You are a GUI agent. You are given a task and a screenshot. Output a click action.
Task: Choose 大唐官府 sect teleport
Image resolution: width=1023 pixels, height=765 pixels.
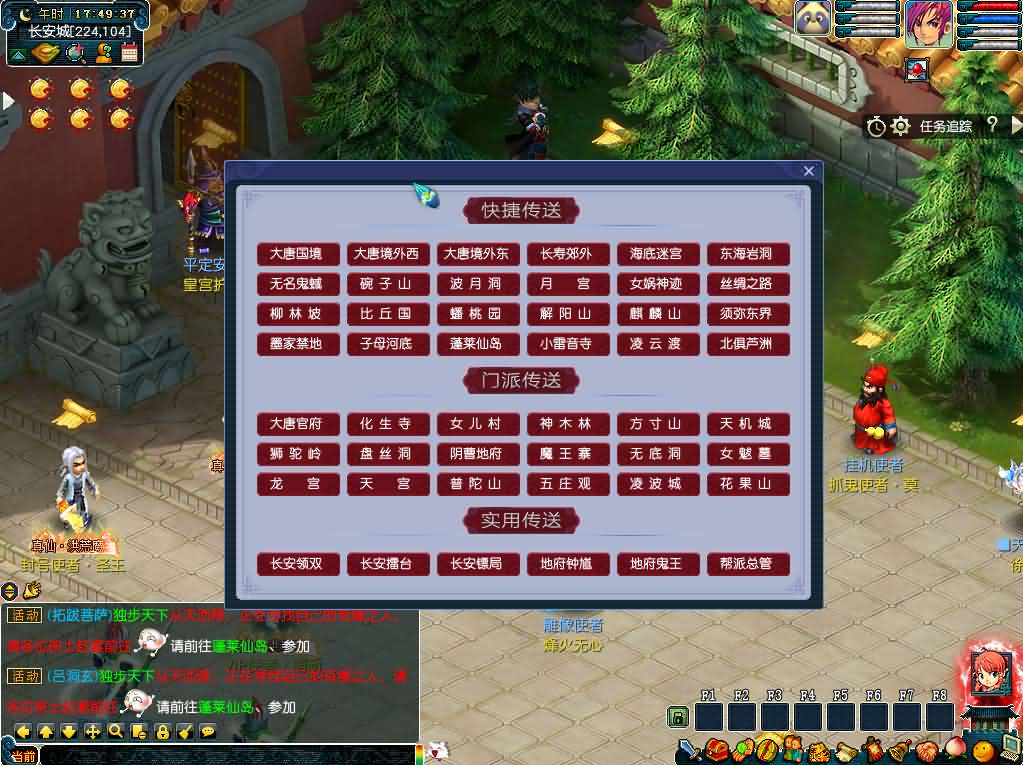pos(297,424)
